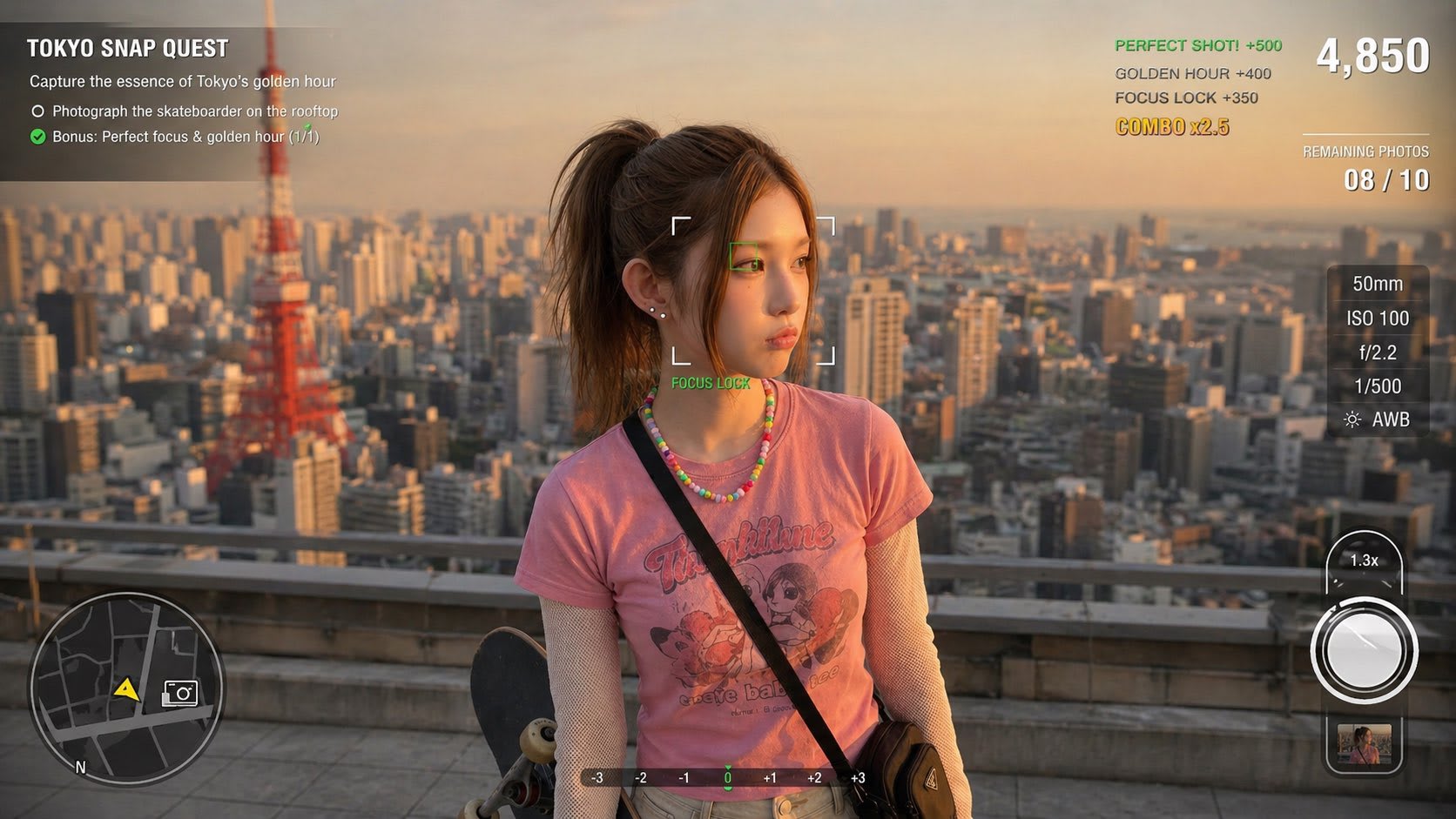
Task: Open the Tokyo Snap Quest tracker
Action: (127, 49)
